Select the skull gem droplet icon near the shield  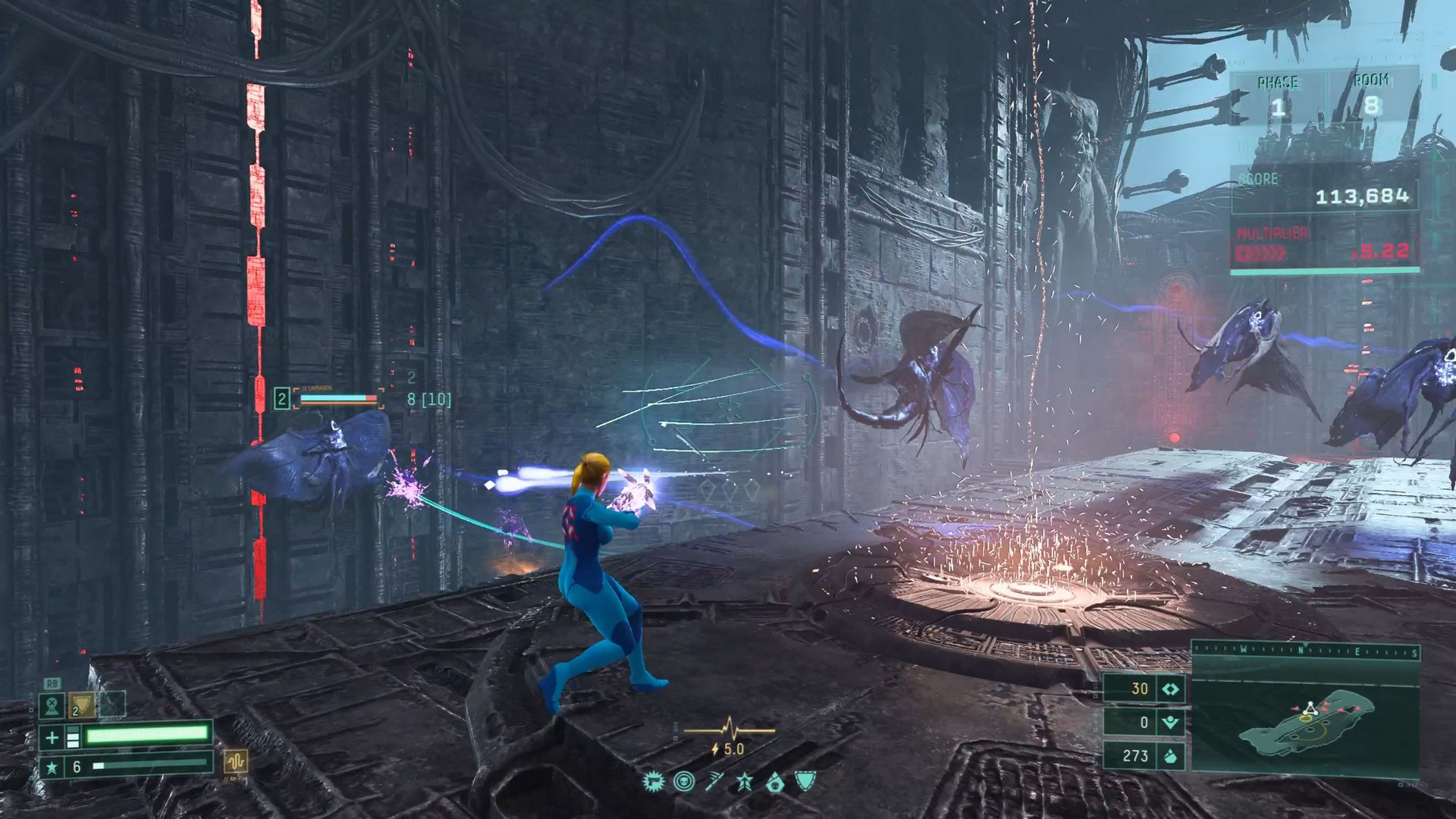[x=777, y=781]
